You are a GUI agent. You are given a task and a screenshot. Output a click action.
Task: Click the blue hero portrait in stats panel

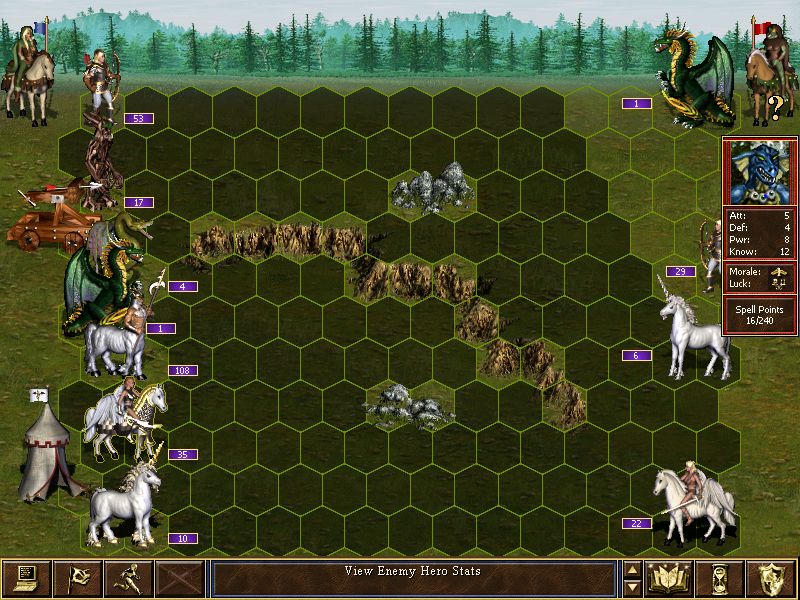pos(760,172)
